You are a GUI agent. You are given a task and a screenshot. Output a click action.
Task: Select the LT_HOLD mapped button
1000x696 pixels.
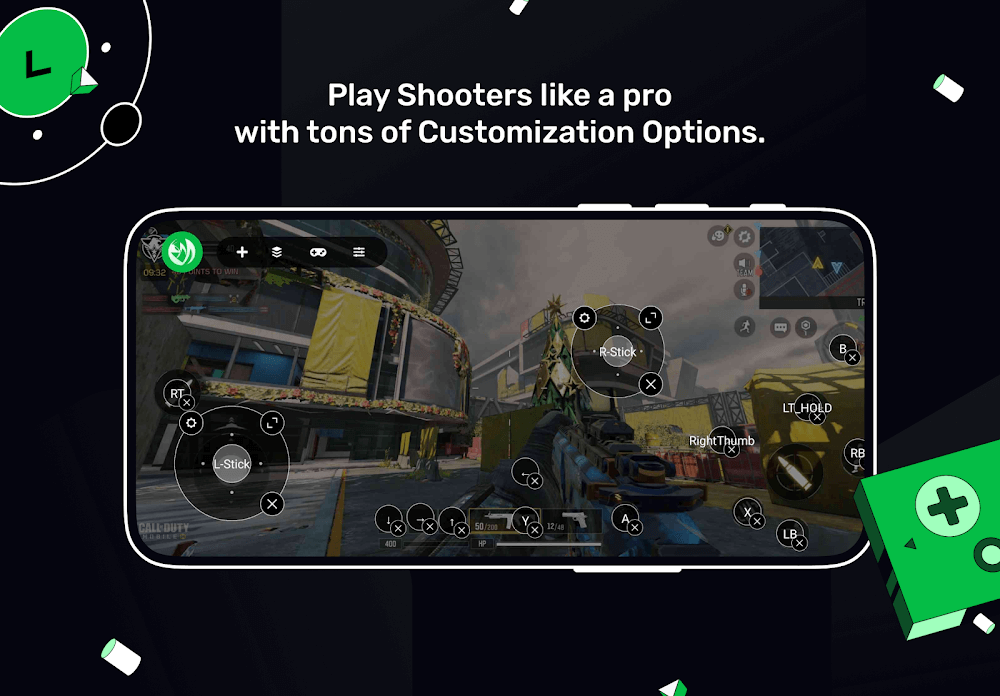pos(806,408)
